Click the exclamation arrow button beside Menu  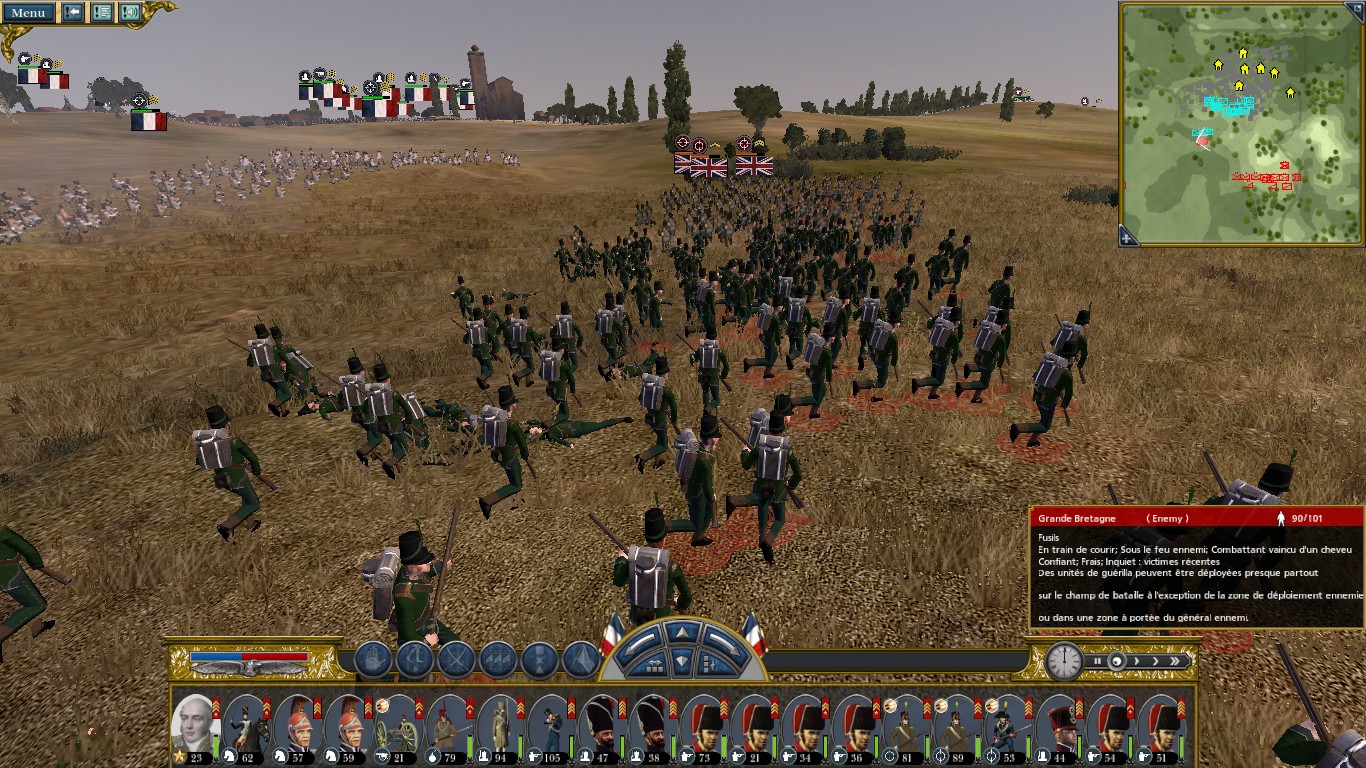coord(73,13)
